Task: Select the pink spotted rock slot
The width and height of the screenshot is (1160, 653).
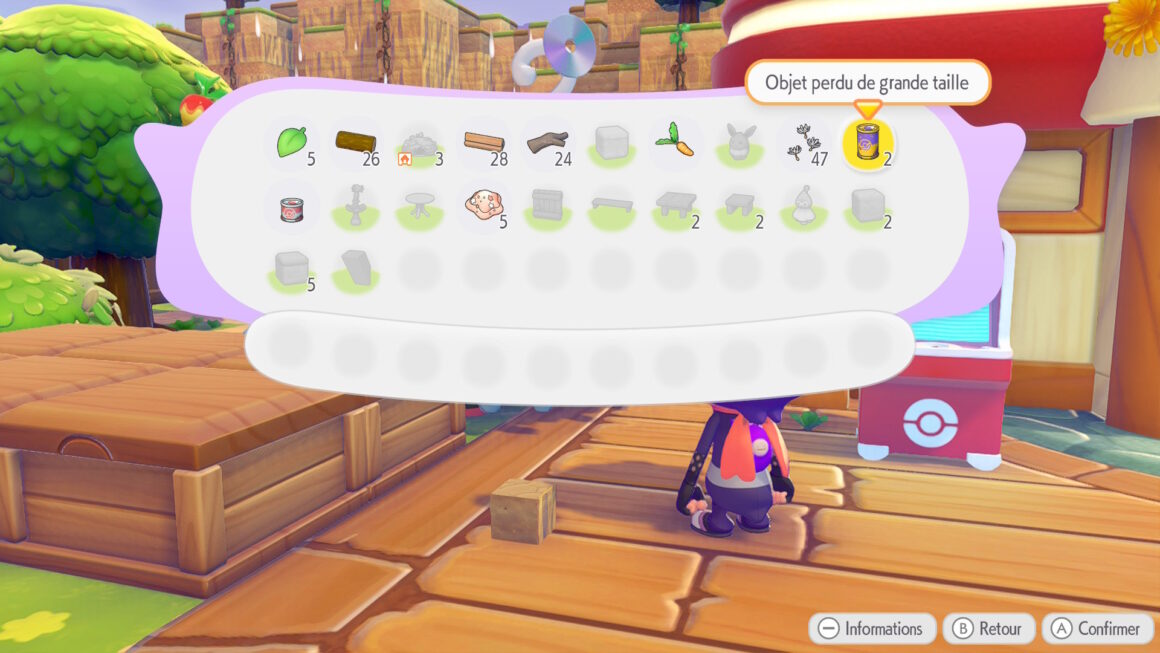Action: [x=483, y=206]
